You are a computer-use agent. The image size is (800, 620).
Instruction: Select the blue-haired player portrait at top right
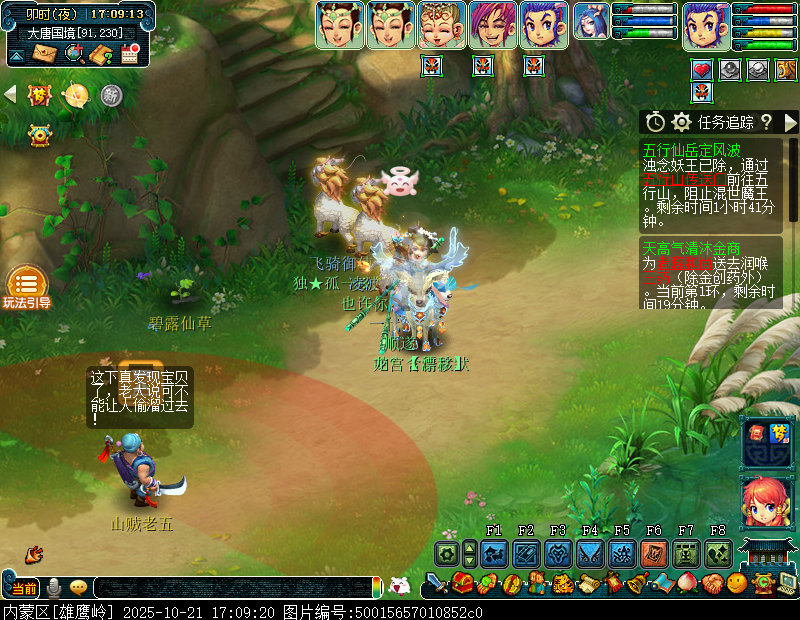pos(706,26)
